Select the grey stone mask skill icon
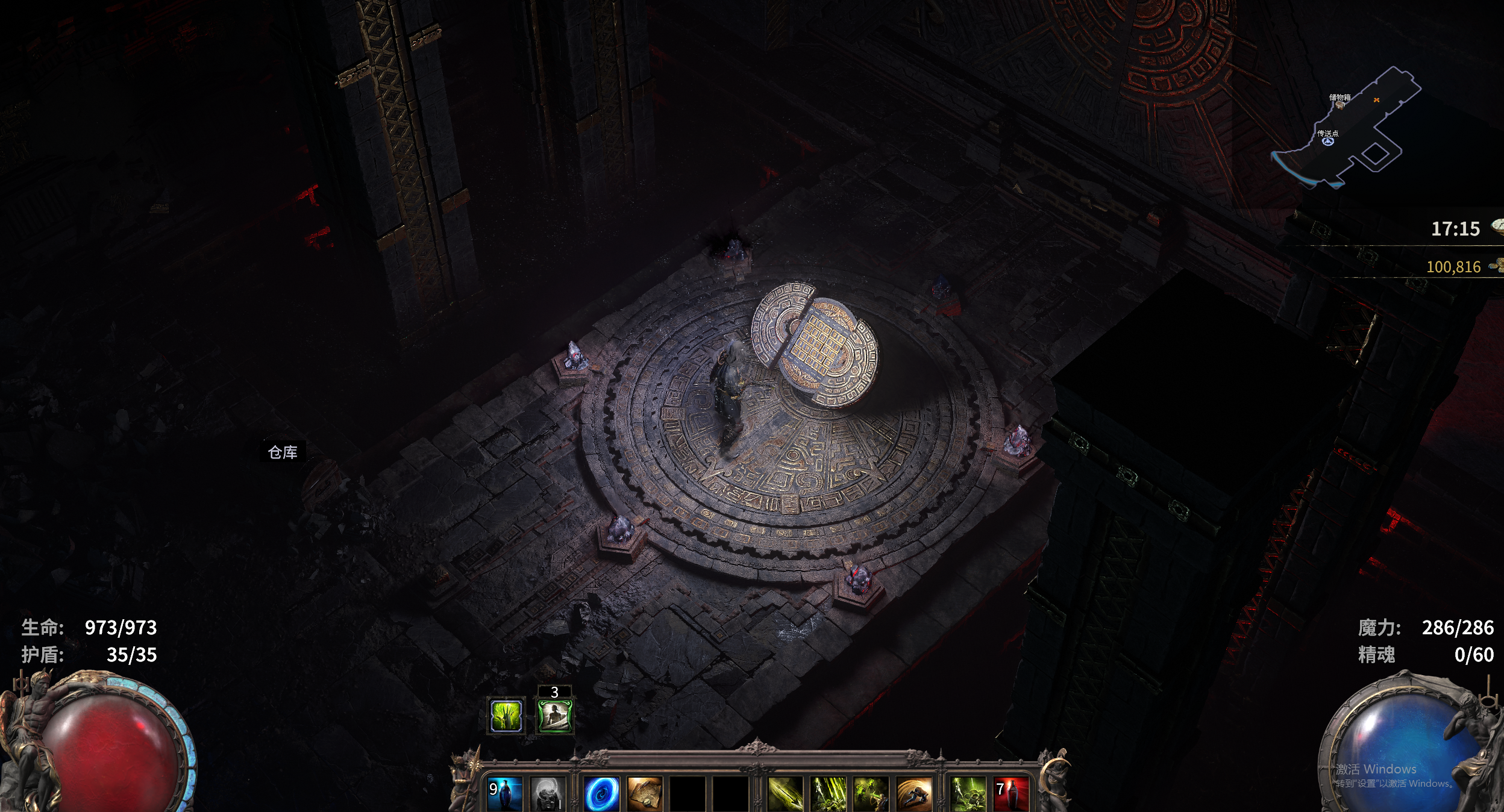Screen dimensions: 1504x812 pyautogui.click(x=547, y=794)
